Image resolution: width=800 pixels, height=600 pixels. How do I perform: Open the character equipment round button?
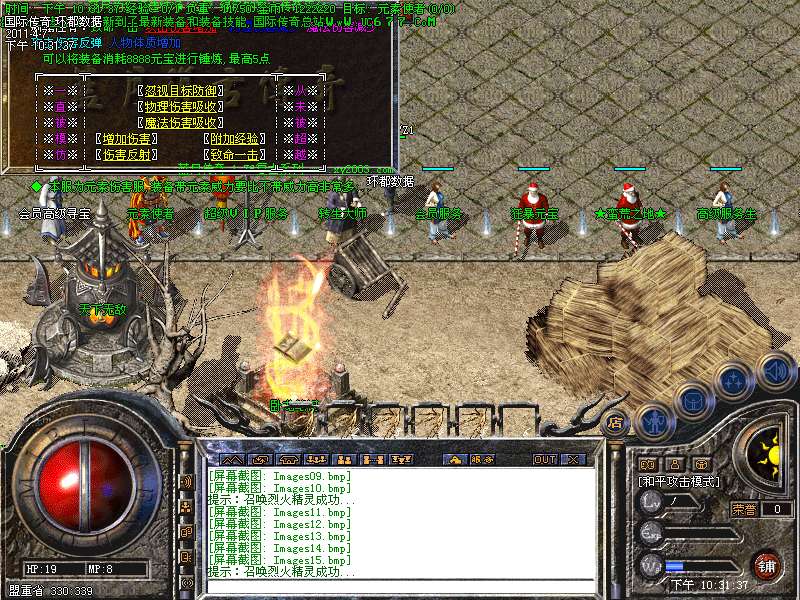click(653, 422)
